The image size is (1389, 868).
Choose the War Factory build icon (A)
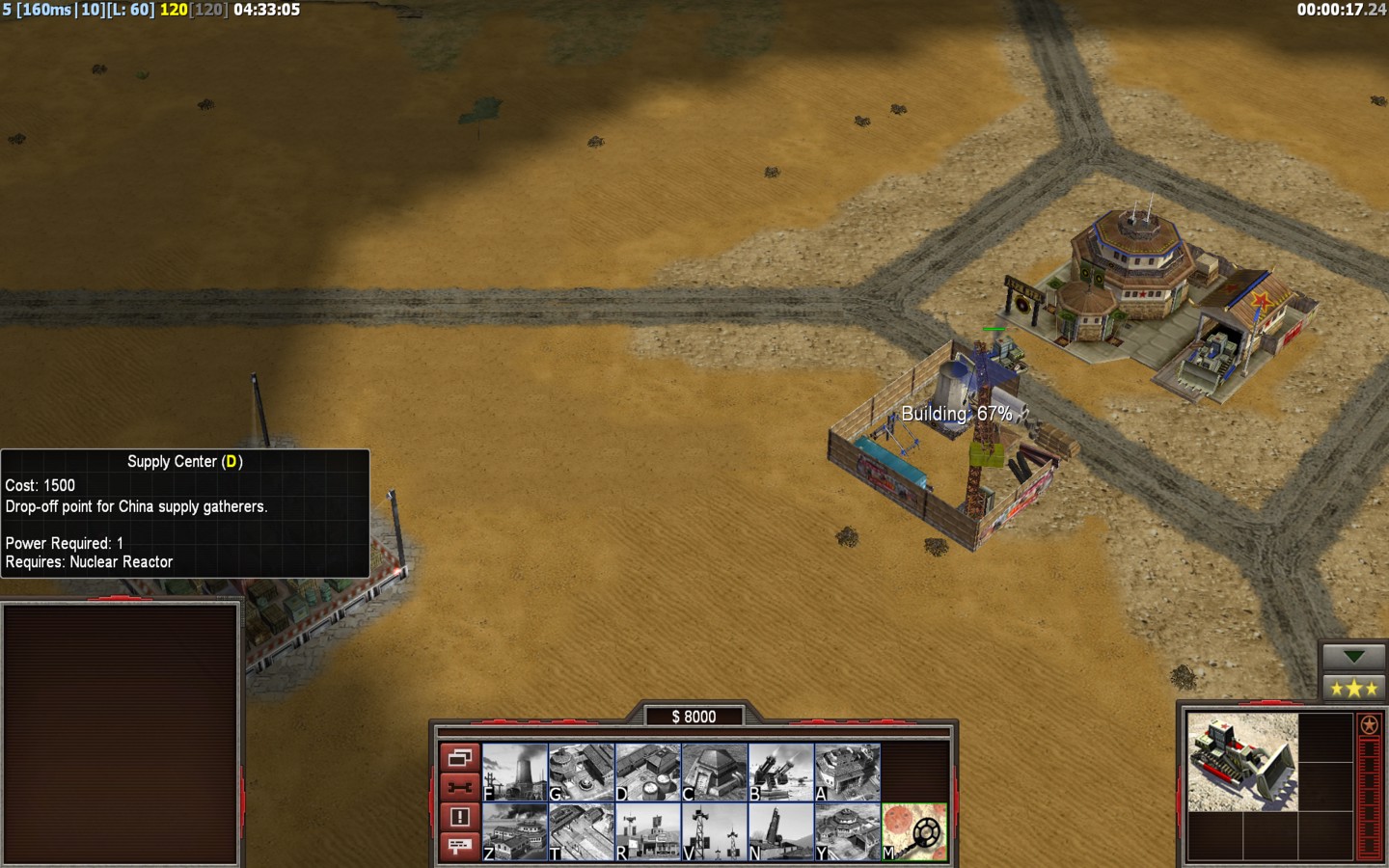(848, 772)
